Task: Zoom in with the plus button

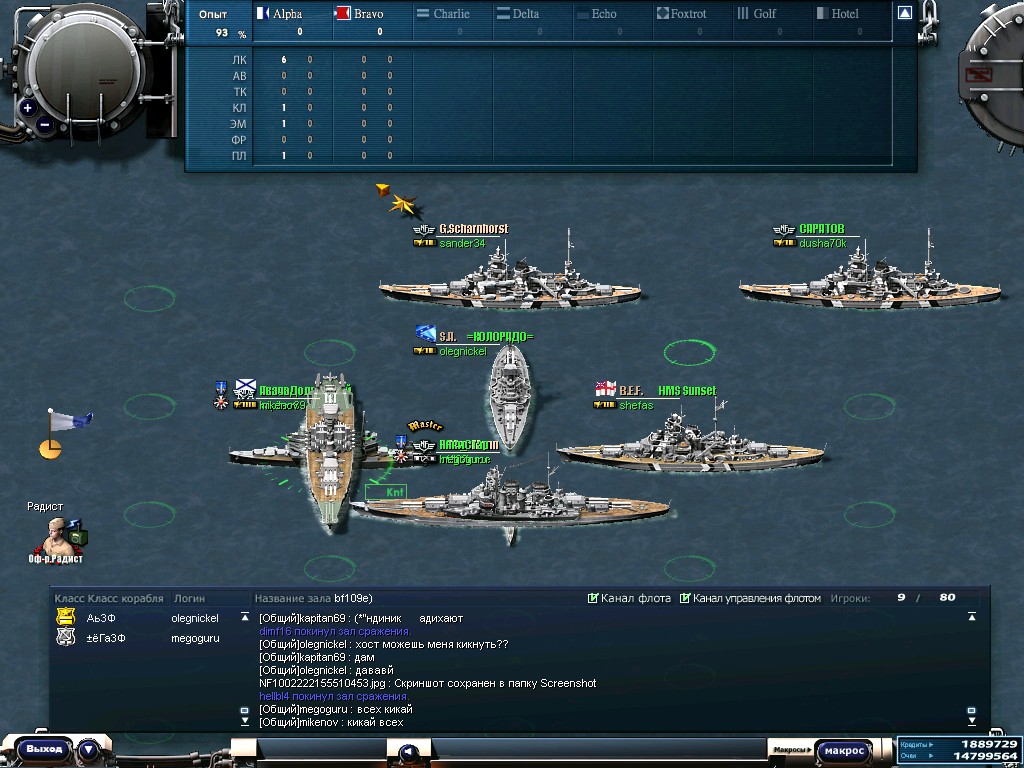Action: 27,108
